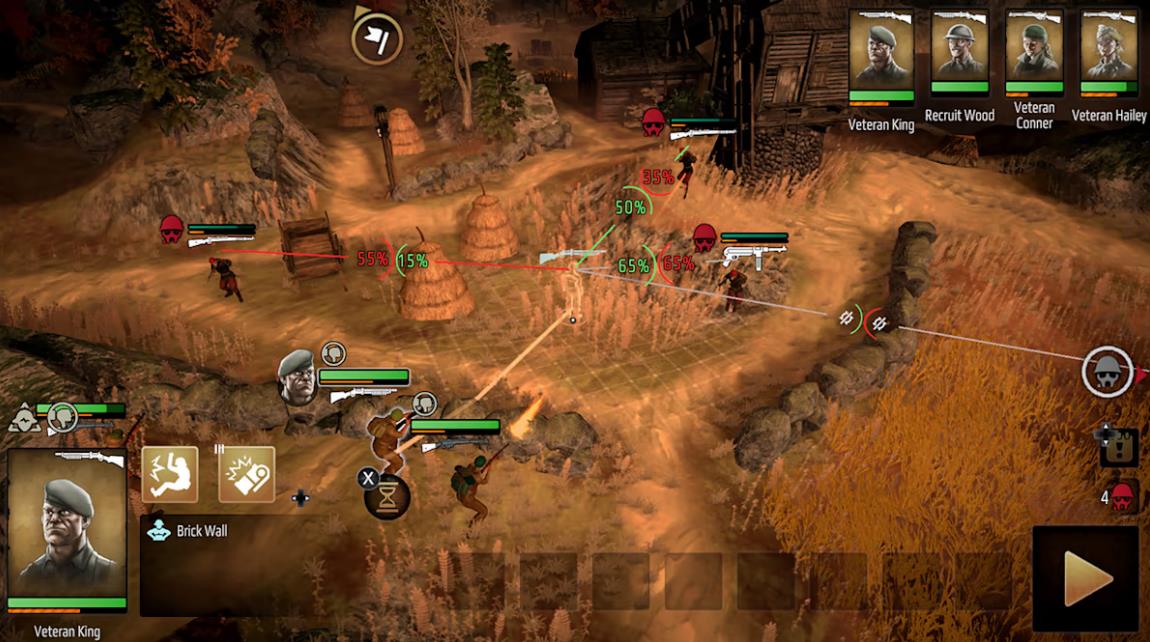Screen dimensions: 1150x642
Task: Activate the falling-soldier stun ability
Action: point(169,474)
